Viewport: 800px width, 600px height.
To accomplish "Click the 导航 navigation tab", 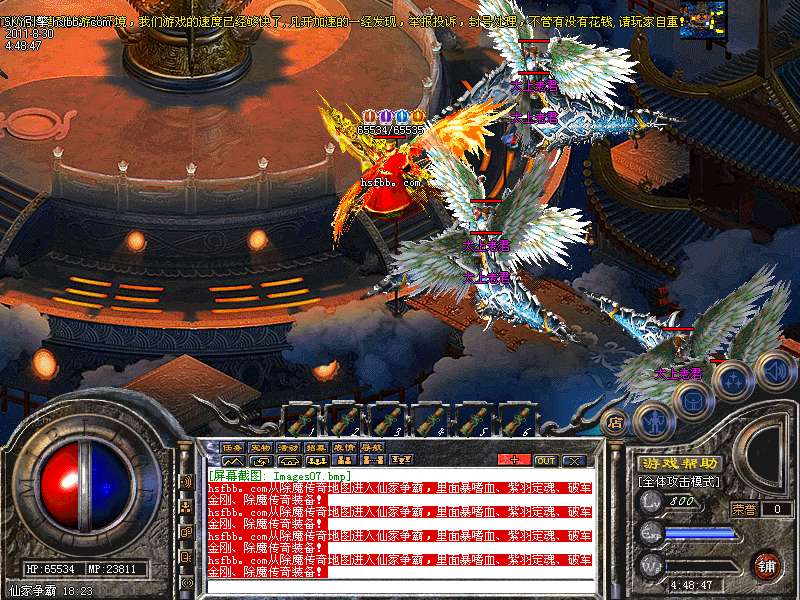I will coord(372,447).
